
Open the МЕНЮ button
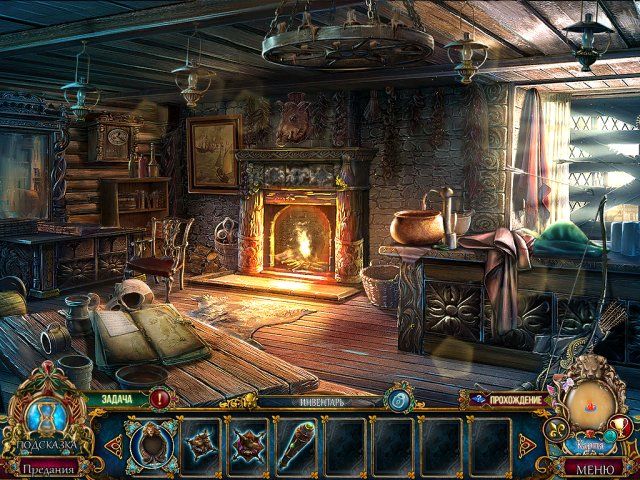pyautogui.click(x=594, y=467)
